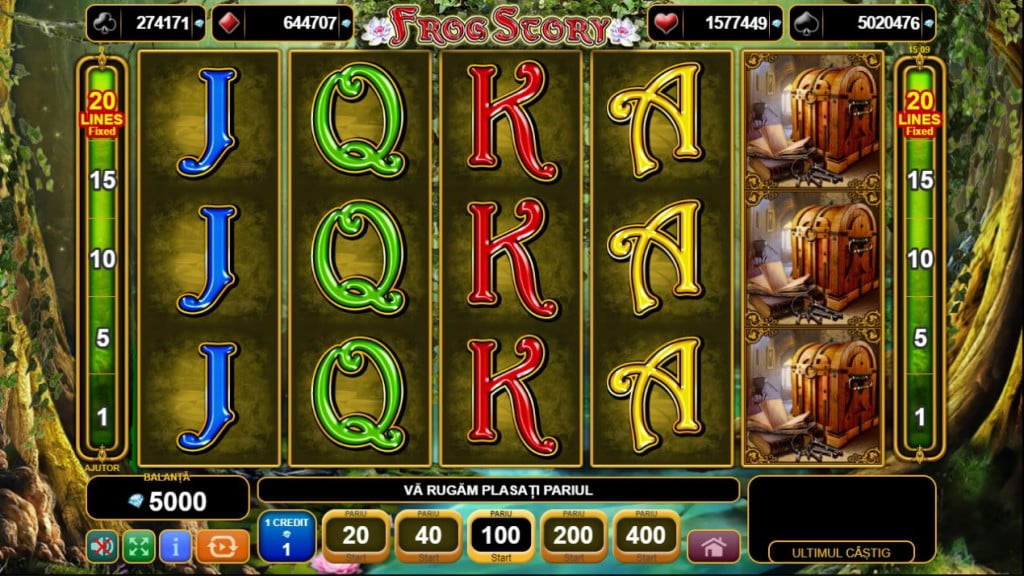Change the 1 credit denomination
1024x576 pixels.
point(286,537)
